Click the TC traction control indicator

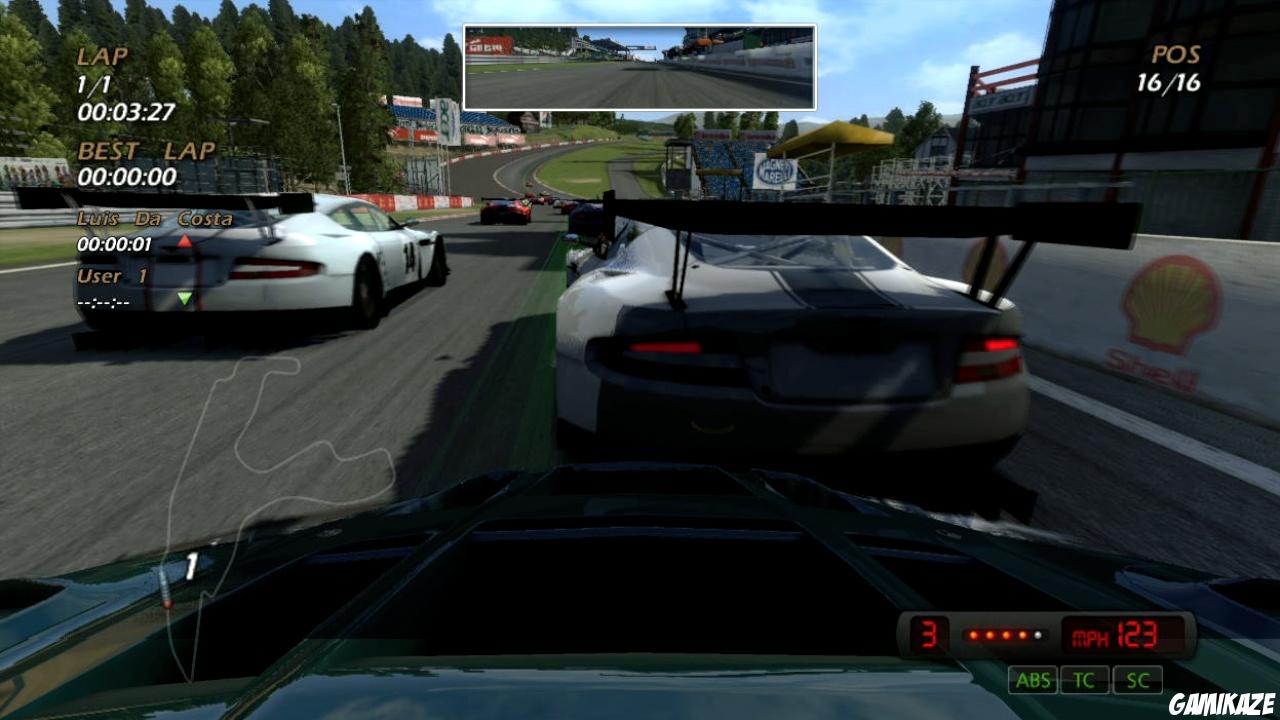[x=1085, y=681]
